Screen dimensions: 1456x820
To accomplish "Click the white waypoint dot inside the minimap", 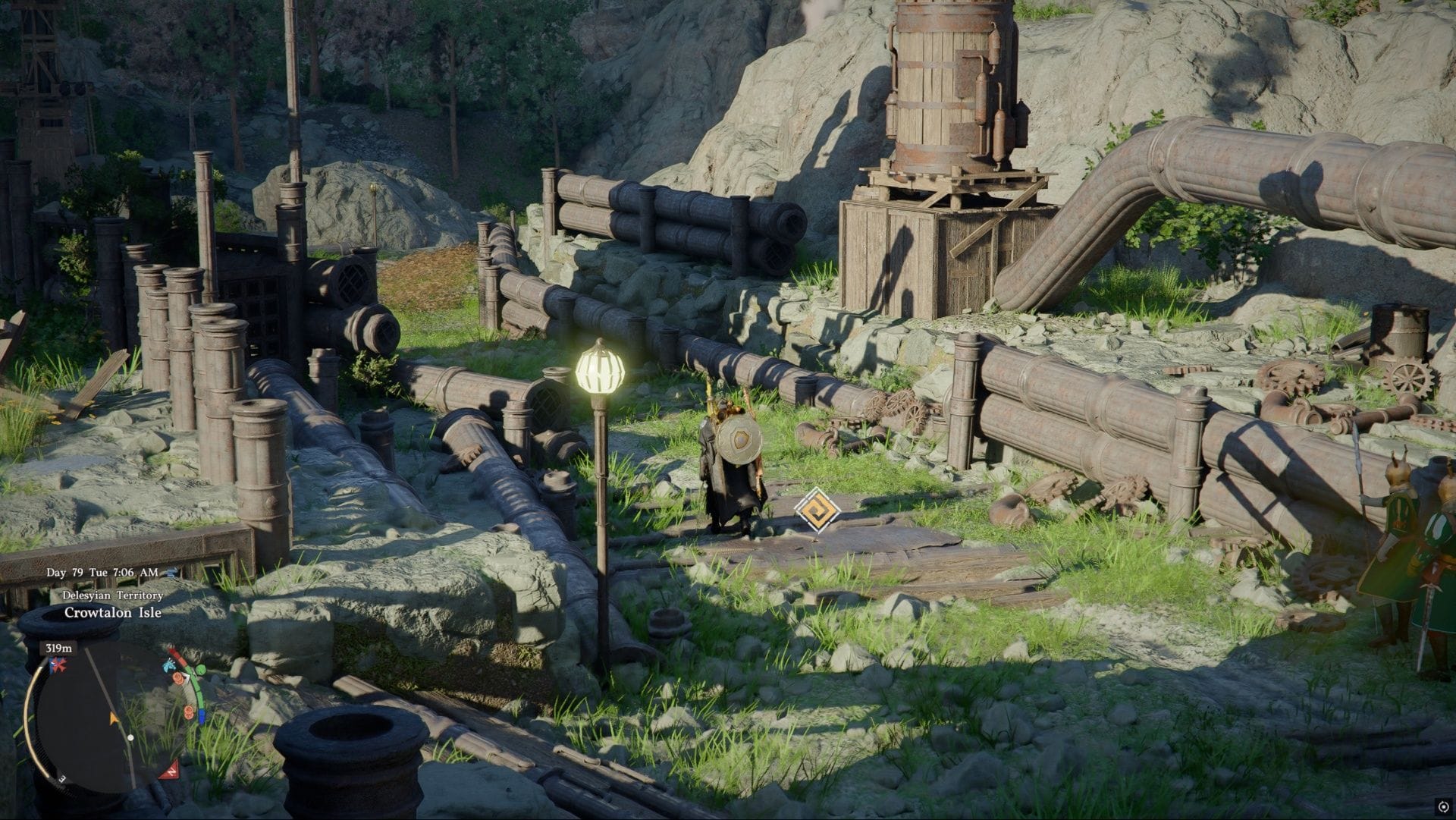I will click(x=130, y=737).
